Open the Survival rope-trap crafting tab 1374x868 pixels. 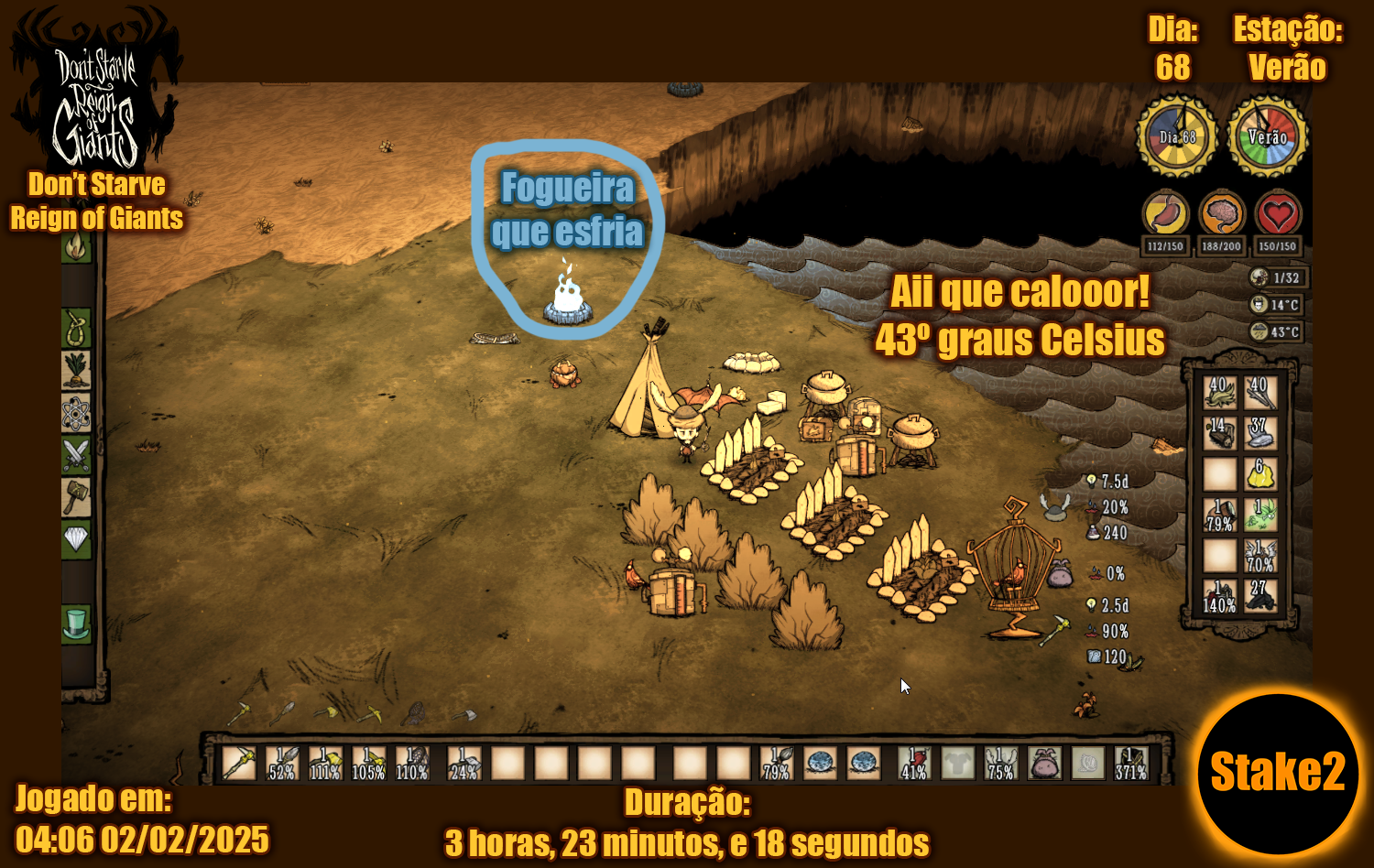click(x=77, y=328)
